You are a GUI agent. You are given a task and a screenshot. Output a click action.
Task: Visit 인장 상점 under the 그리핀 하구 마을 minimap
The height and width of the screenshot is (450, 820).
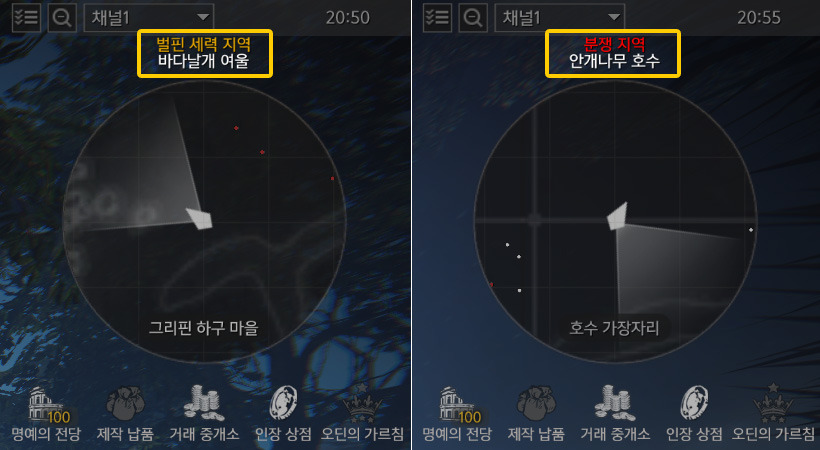tap(284, 413)
